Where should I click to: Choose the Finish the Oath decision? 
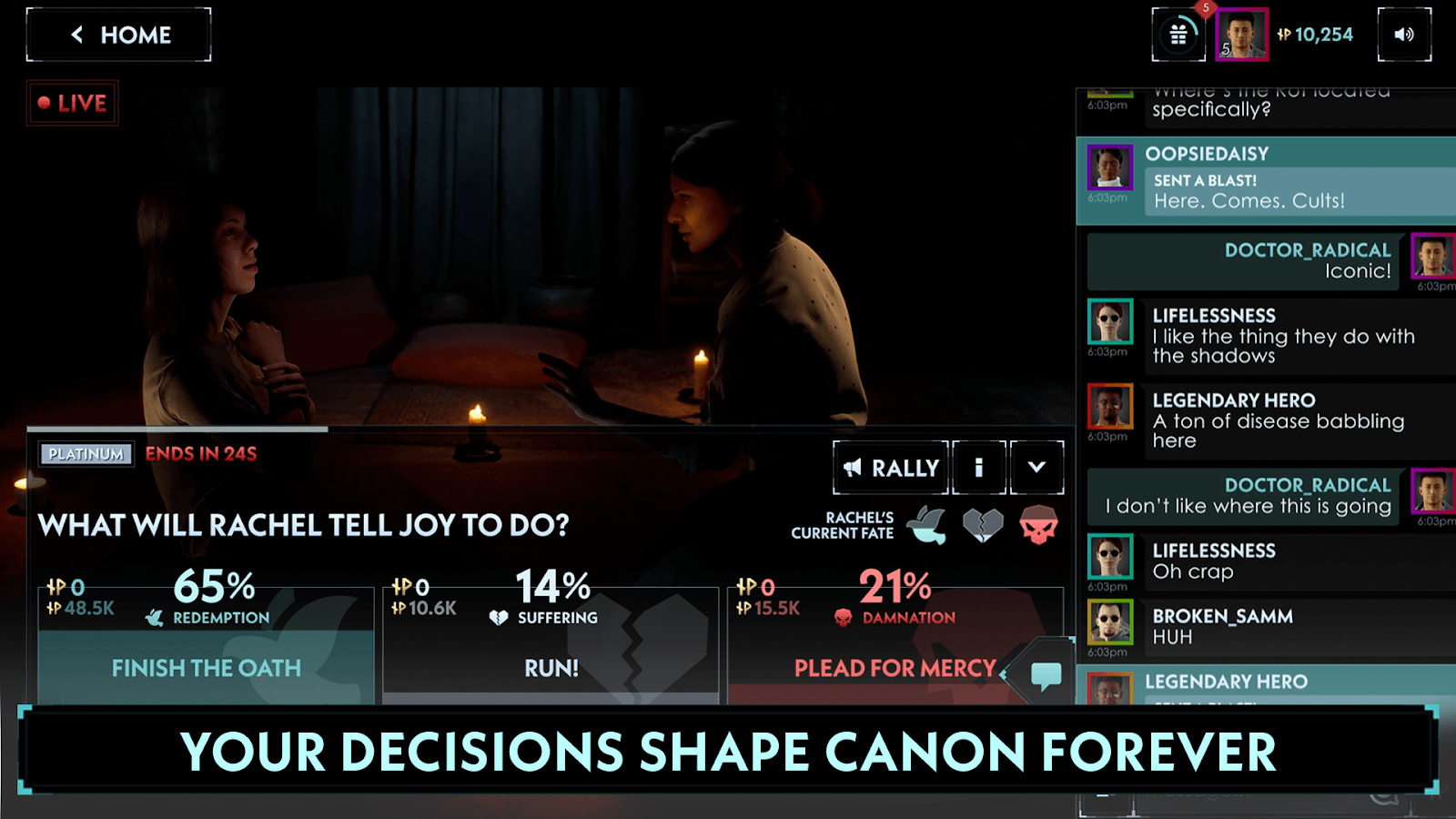(x=206, y=667)
